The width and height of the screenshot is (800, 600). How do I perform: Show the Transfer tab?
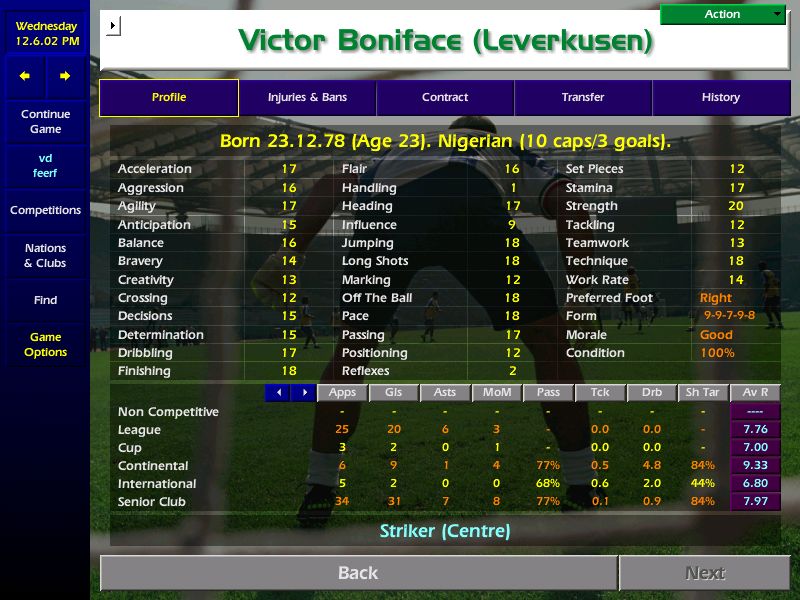[583, 98]
